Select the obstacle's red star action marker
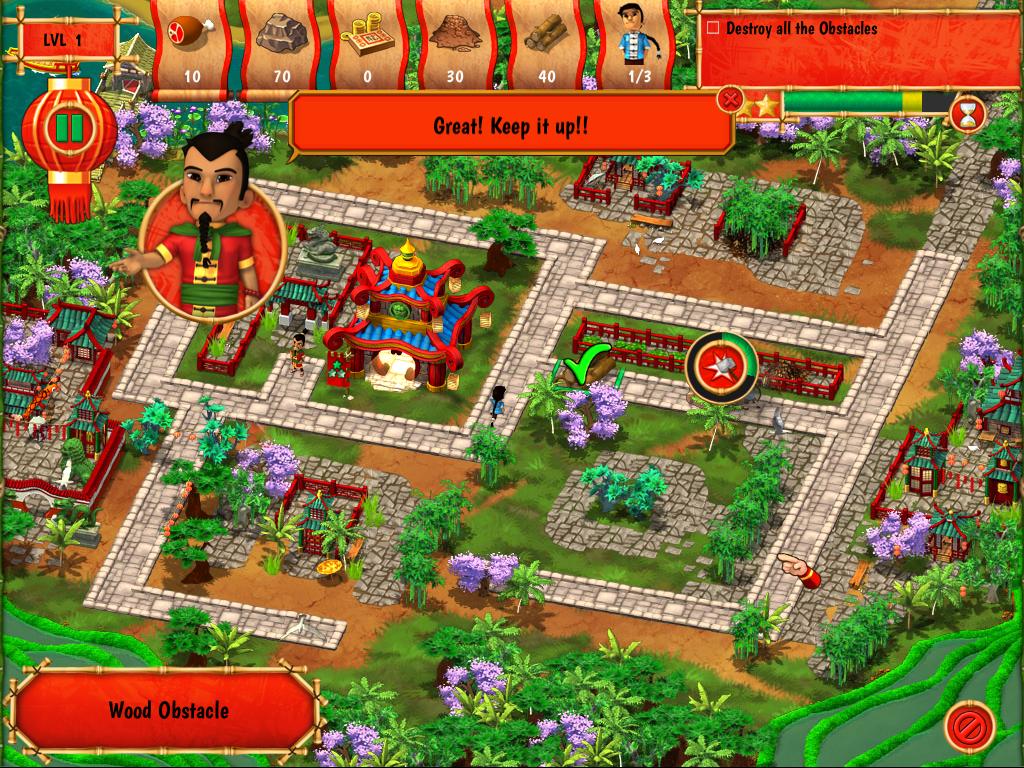The height and width of the screenshot is (768, 1024). 720,366
